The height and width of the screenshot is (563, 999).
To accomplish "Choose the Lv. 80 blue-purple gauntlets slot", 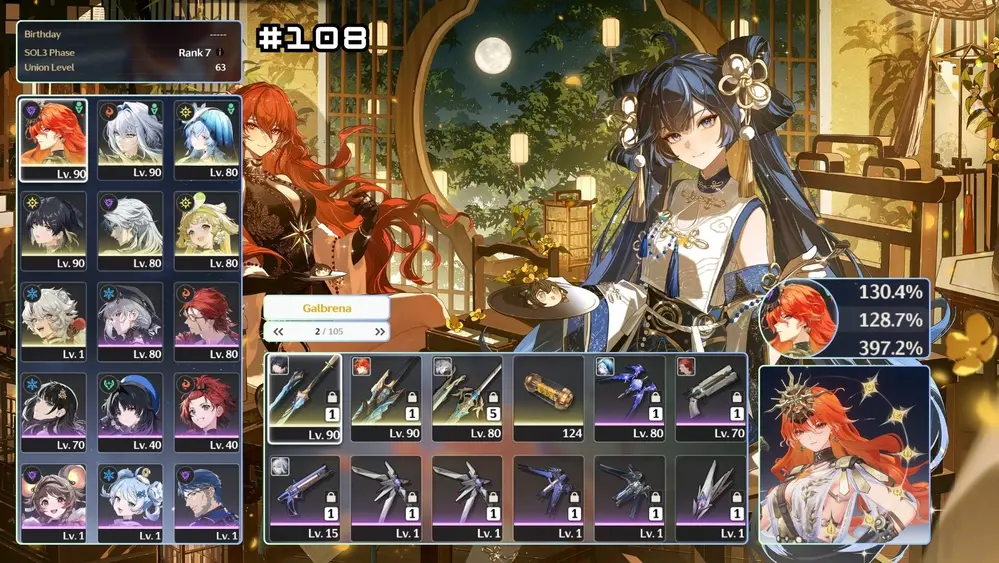I will (x=630, y=398).
